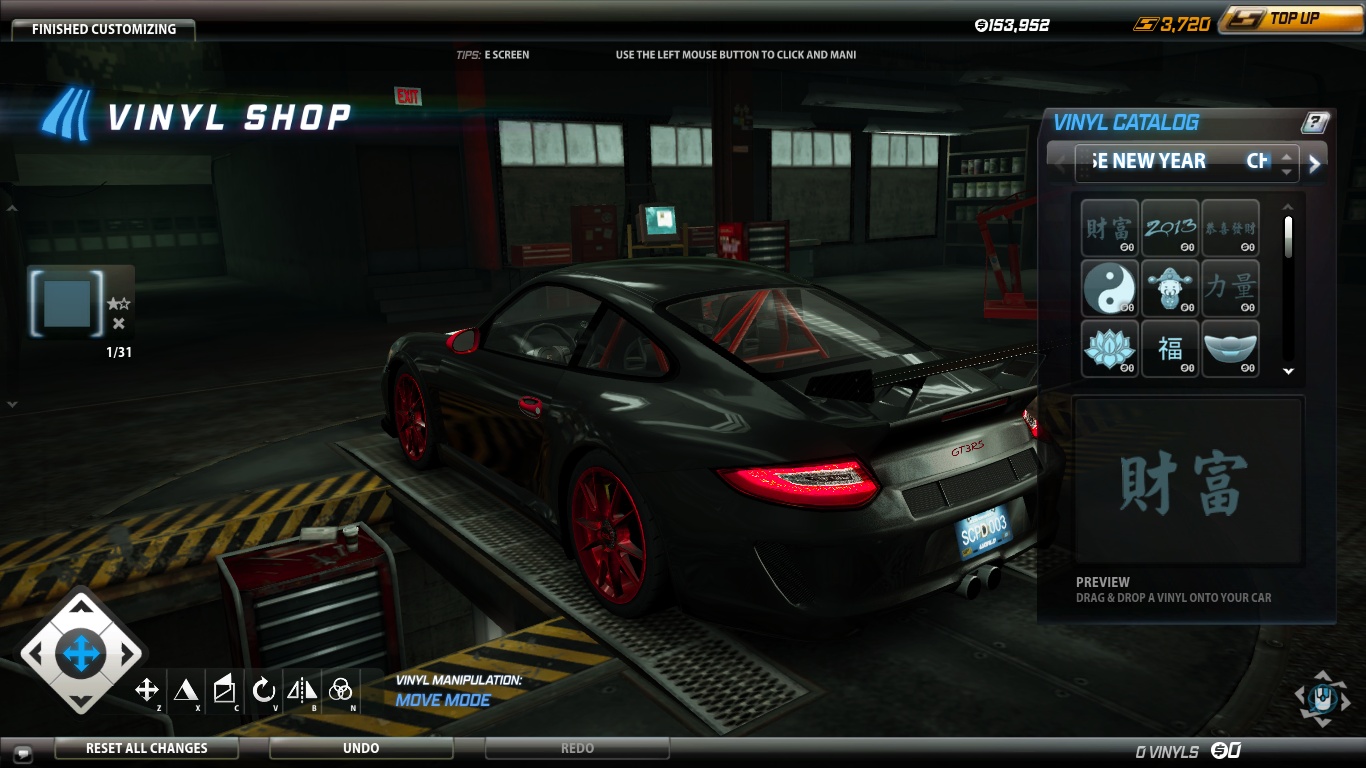Pick the lotus flower vinyl
Image resolution: width=1366 pixels, height=768 pixels.
tap(1109, 349)
